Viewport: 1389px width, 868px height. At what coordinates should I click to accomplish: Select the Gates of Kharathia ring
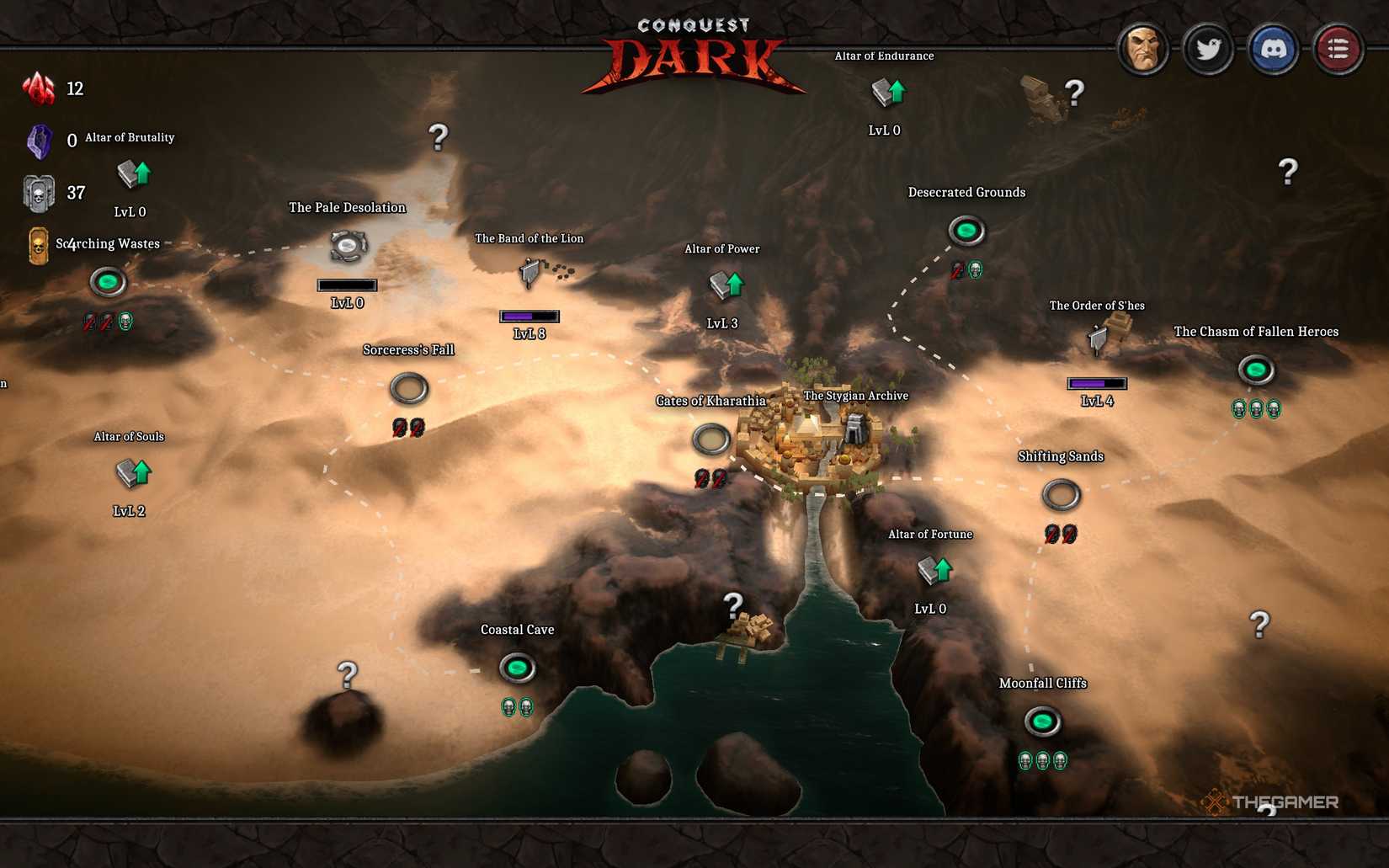click(x=713, y=440)
